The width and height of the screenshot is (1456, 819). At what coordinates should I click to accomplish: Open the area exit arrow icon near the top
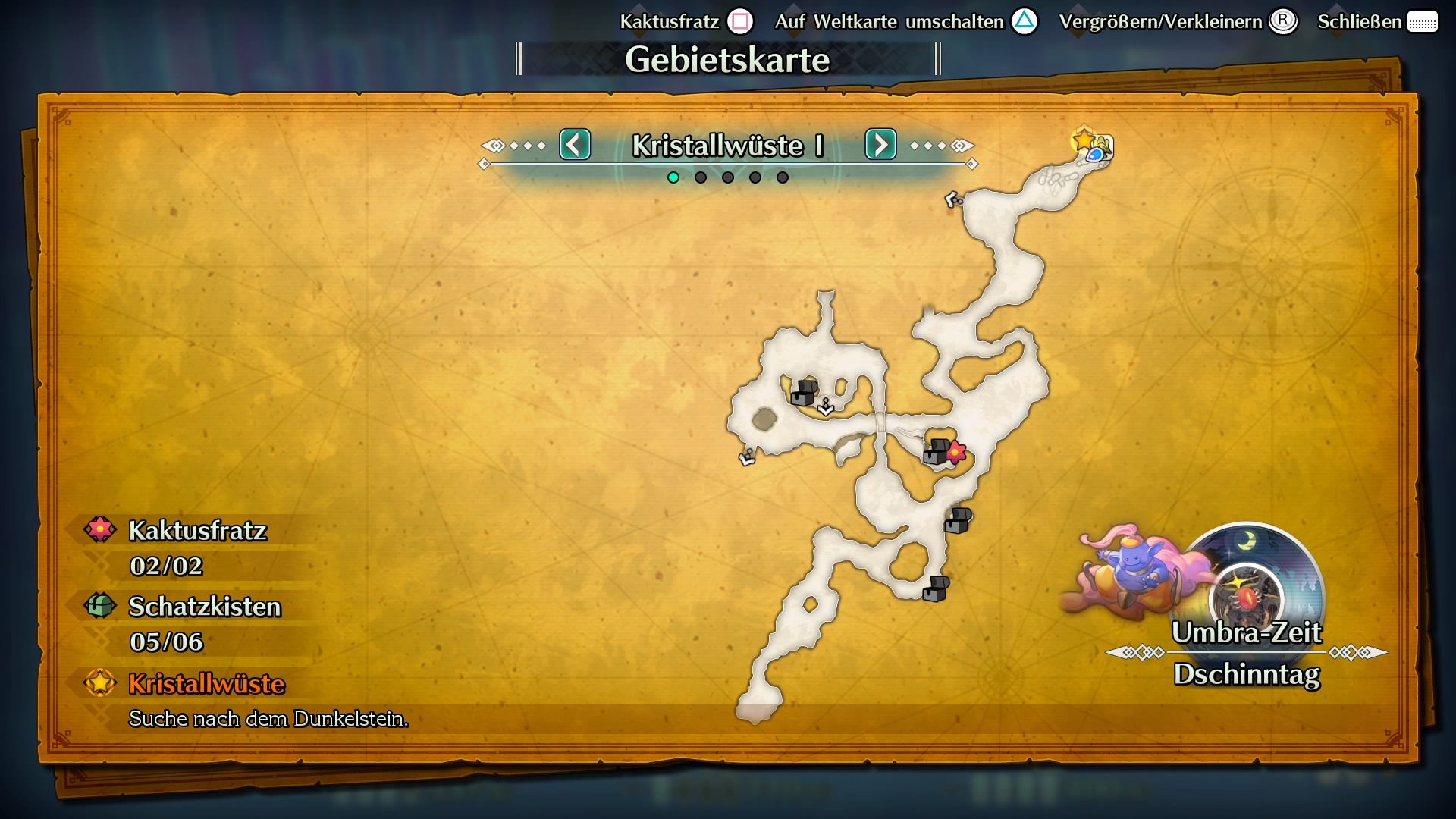pyautogui.click(x=952, y=199)
